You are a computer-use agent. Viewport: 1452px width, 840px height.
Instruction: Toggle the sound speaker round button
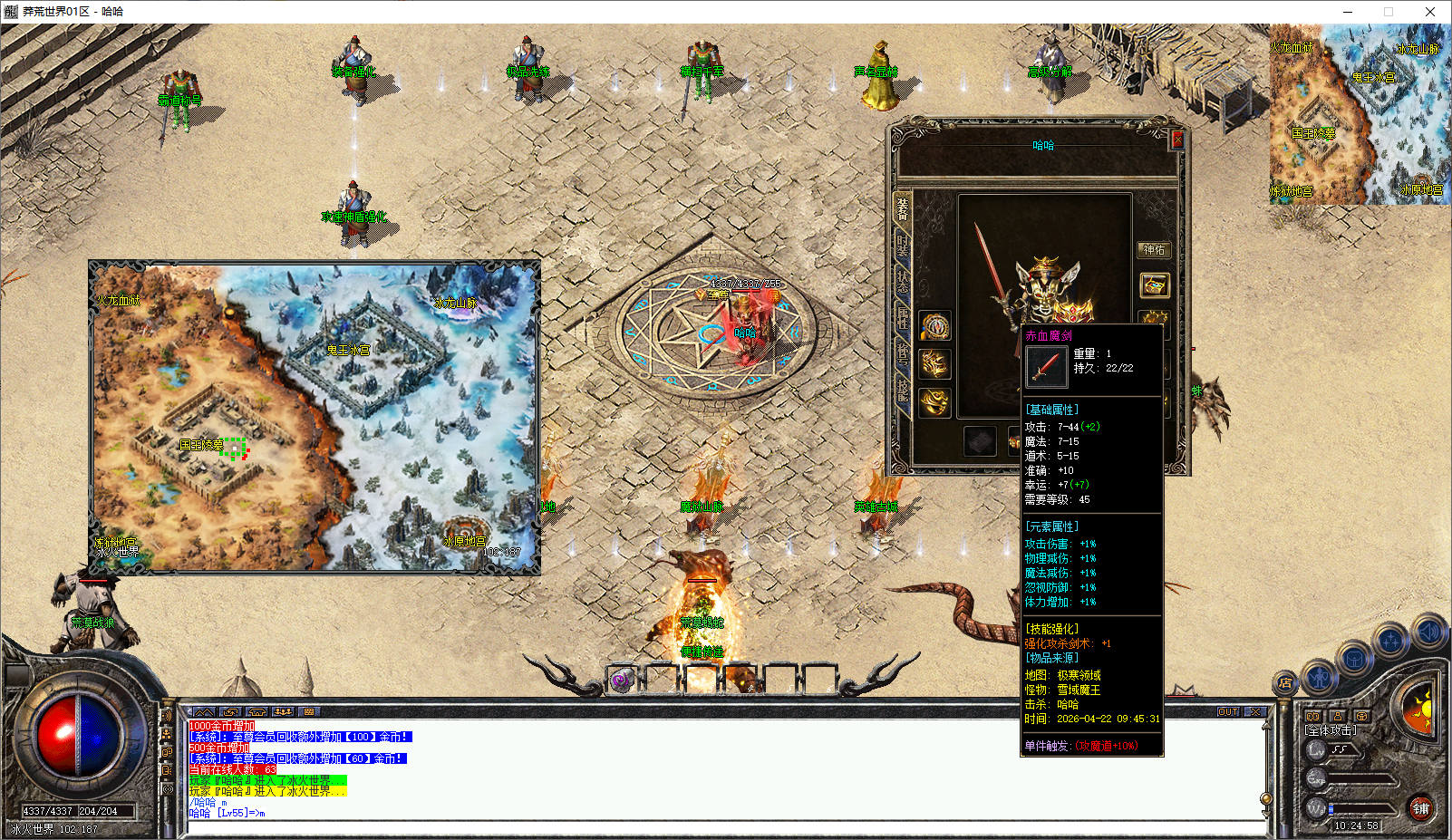(1429, 631)
